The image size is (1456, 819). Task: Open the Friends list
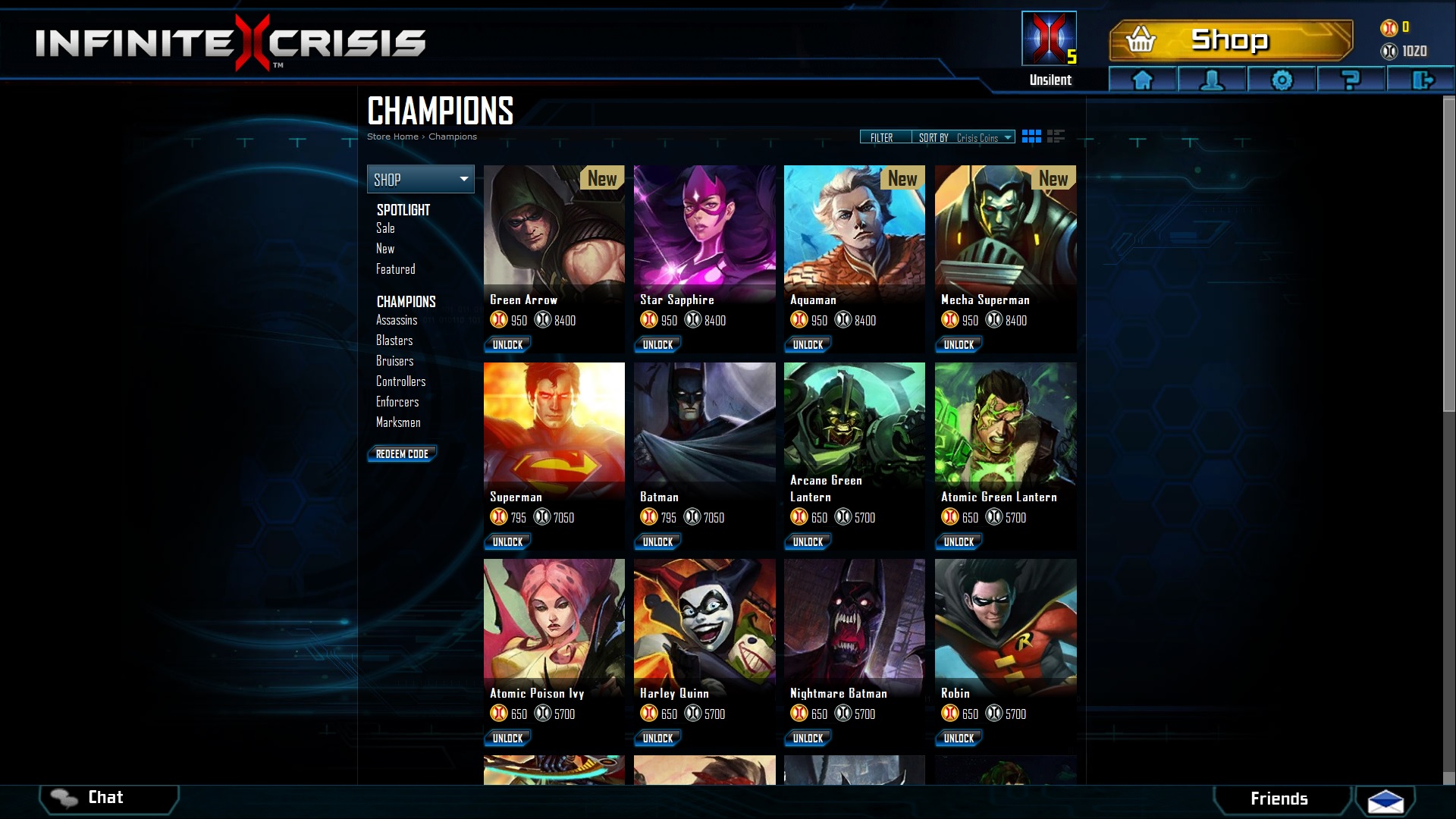[1279, 799]
